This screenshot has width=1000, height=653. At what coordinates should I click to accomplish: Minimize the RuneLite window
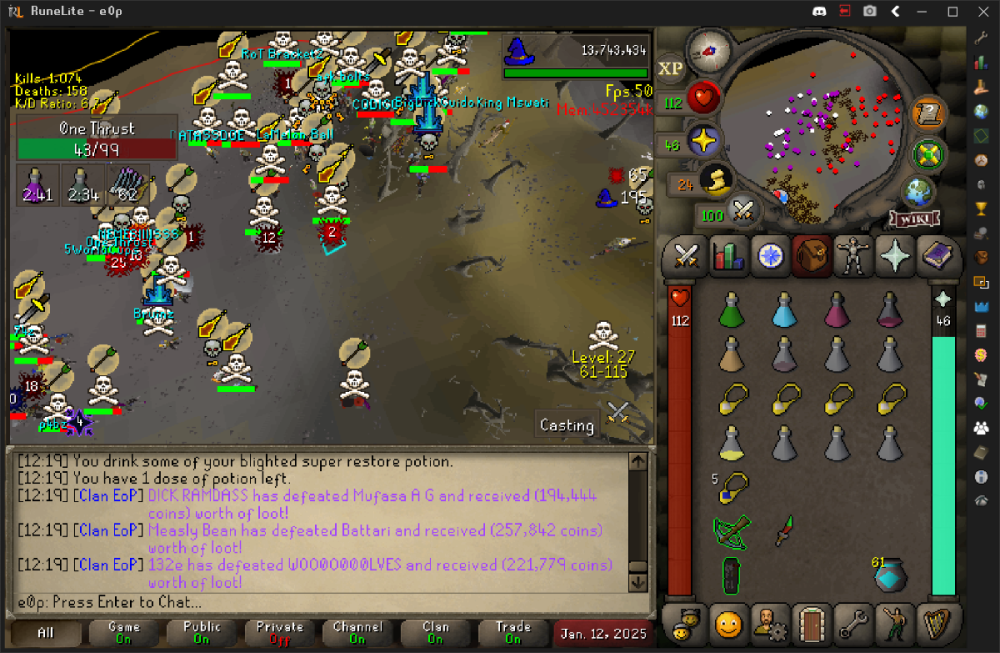(924, 11)
